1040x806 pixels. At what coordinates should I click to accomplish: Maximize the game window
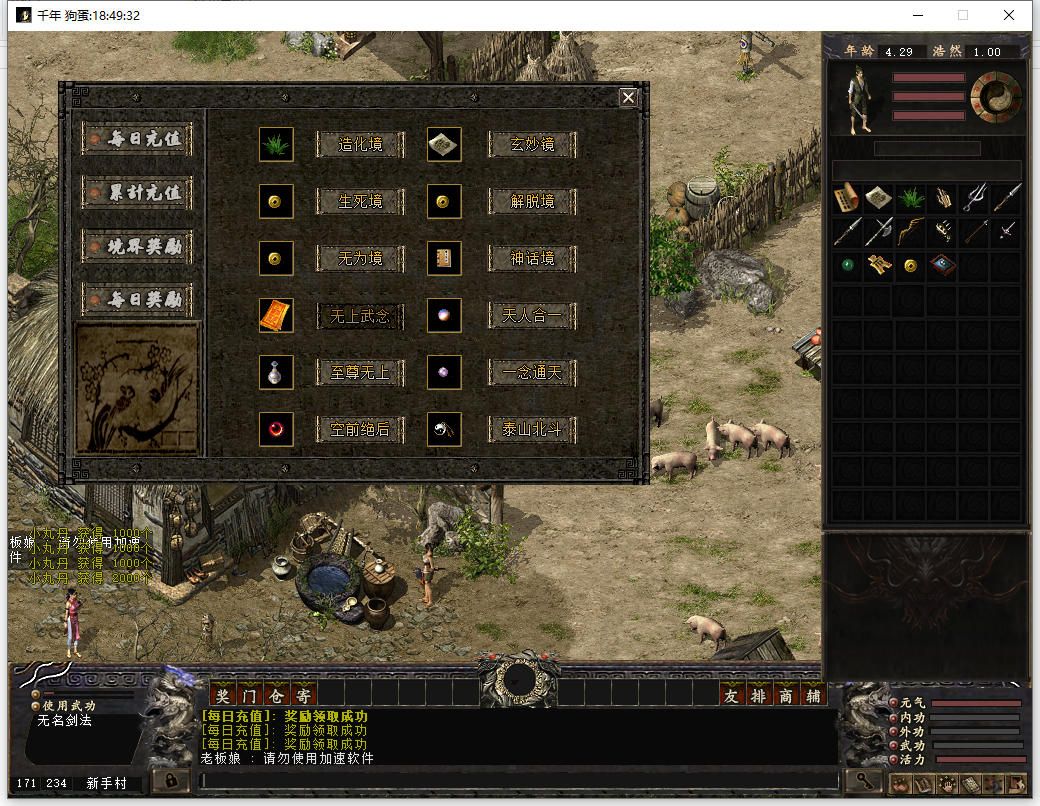963,15
